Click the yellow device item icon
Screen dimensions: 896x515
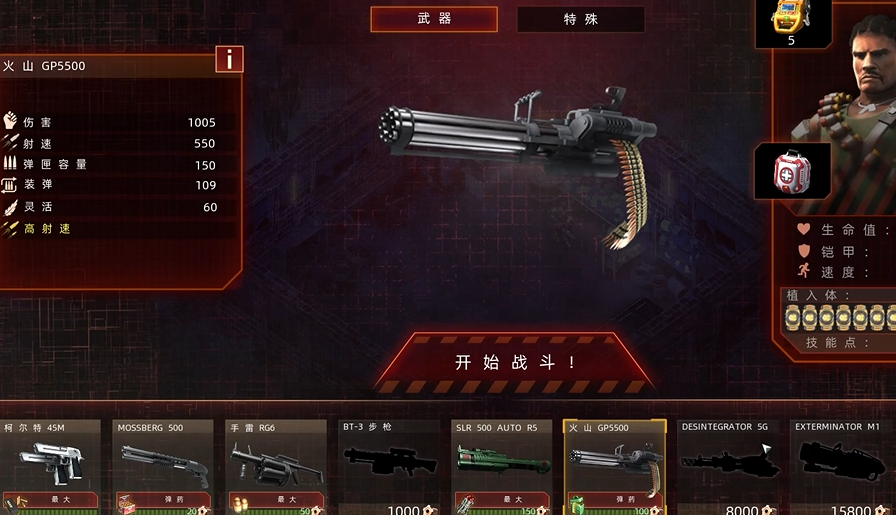click(792, 21)
